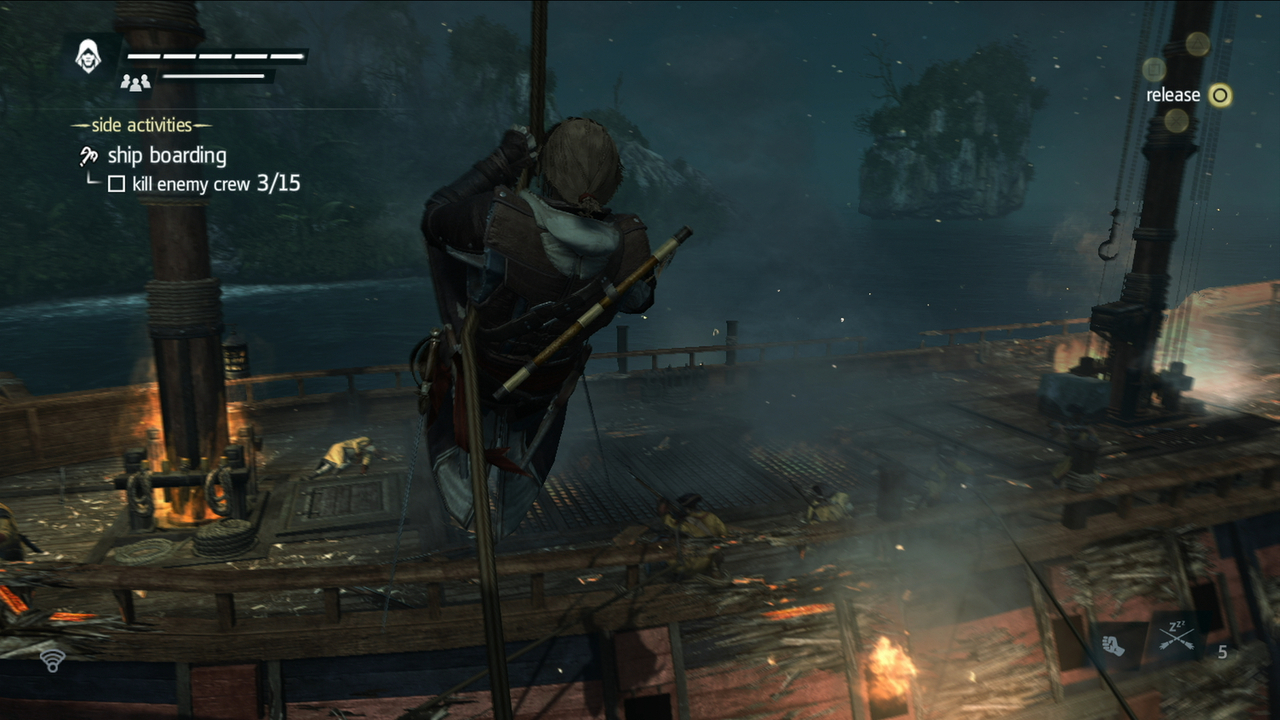The width and height of the screenshot is (1280, 720).
Task: Select the fists weapon icon
Action: pyautogui.click(x=1113, y=646)
